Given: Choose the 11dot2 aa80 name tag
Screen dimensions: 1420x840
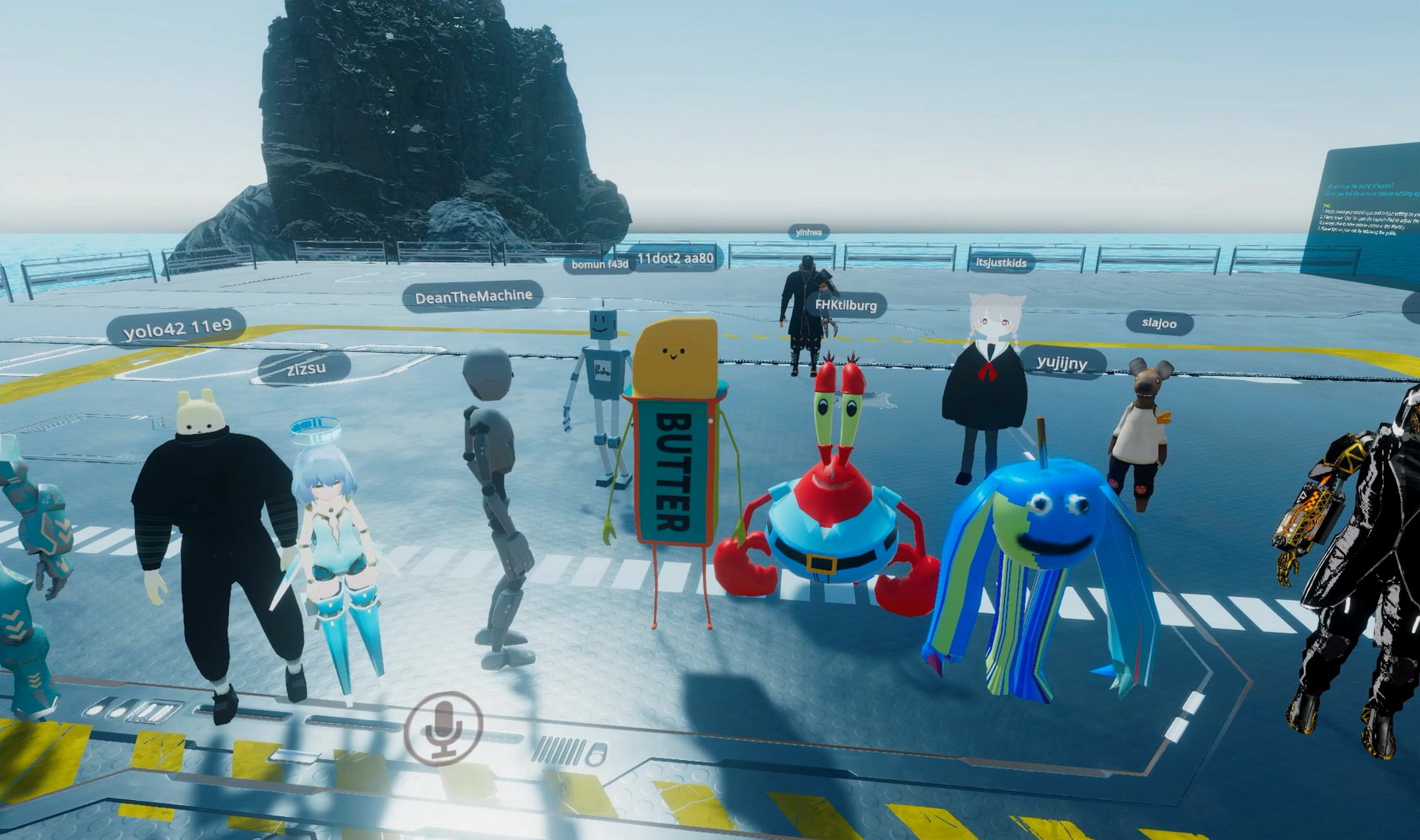Looking at the screenshot, I should tap(675, 258).
